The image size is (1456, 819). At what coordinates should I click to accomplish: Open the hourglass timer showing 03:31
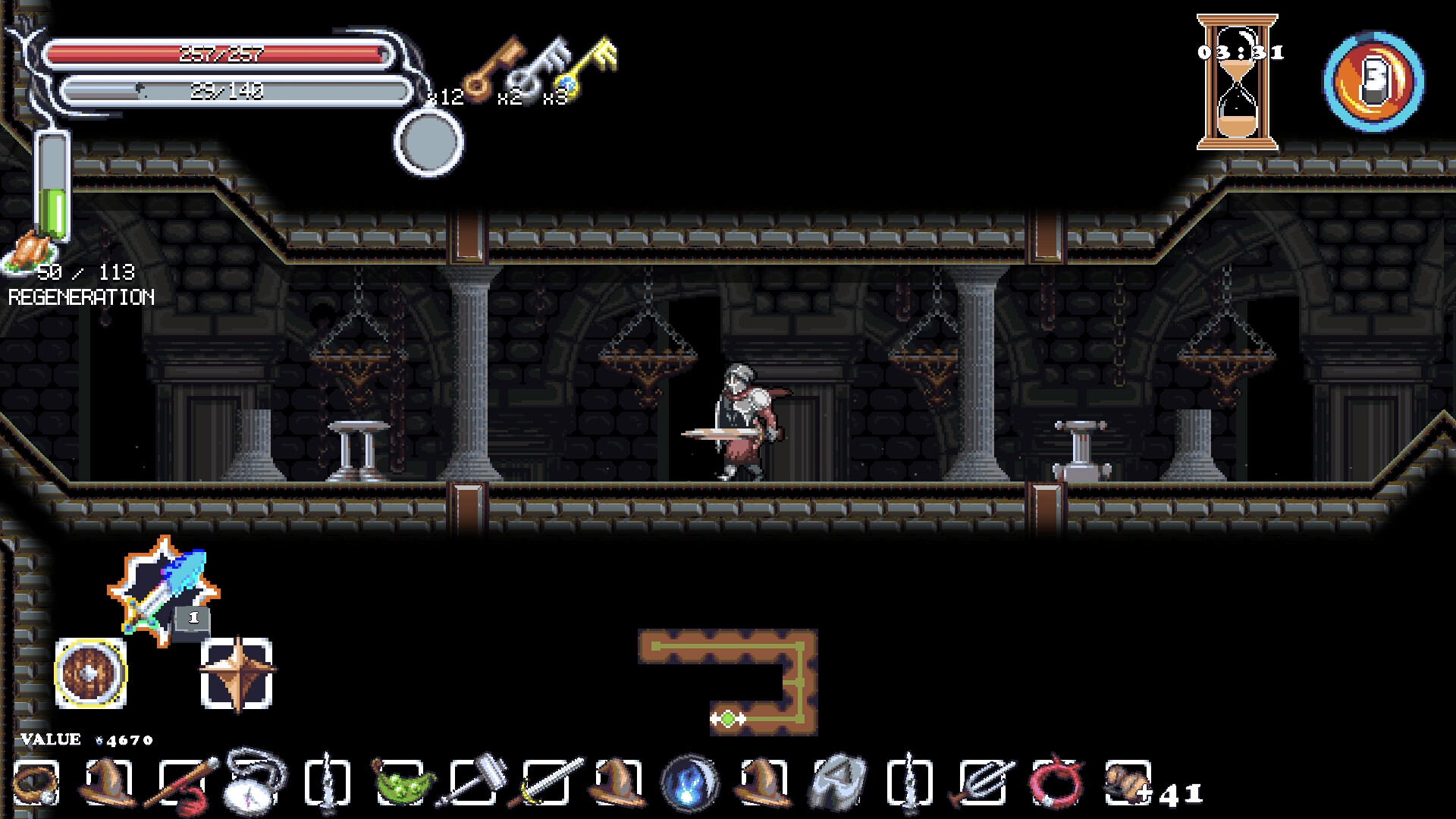click(x=1238, y=80)
